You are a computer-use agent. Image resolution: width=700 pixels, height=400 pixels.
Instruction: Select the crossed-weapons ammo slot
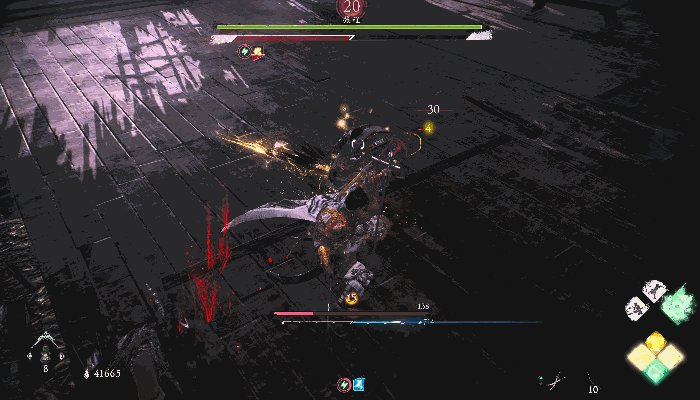point(553,380)
